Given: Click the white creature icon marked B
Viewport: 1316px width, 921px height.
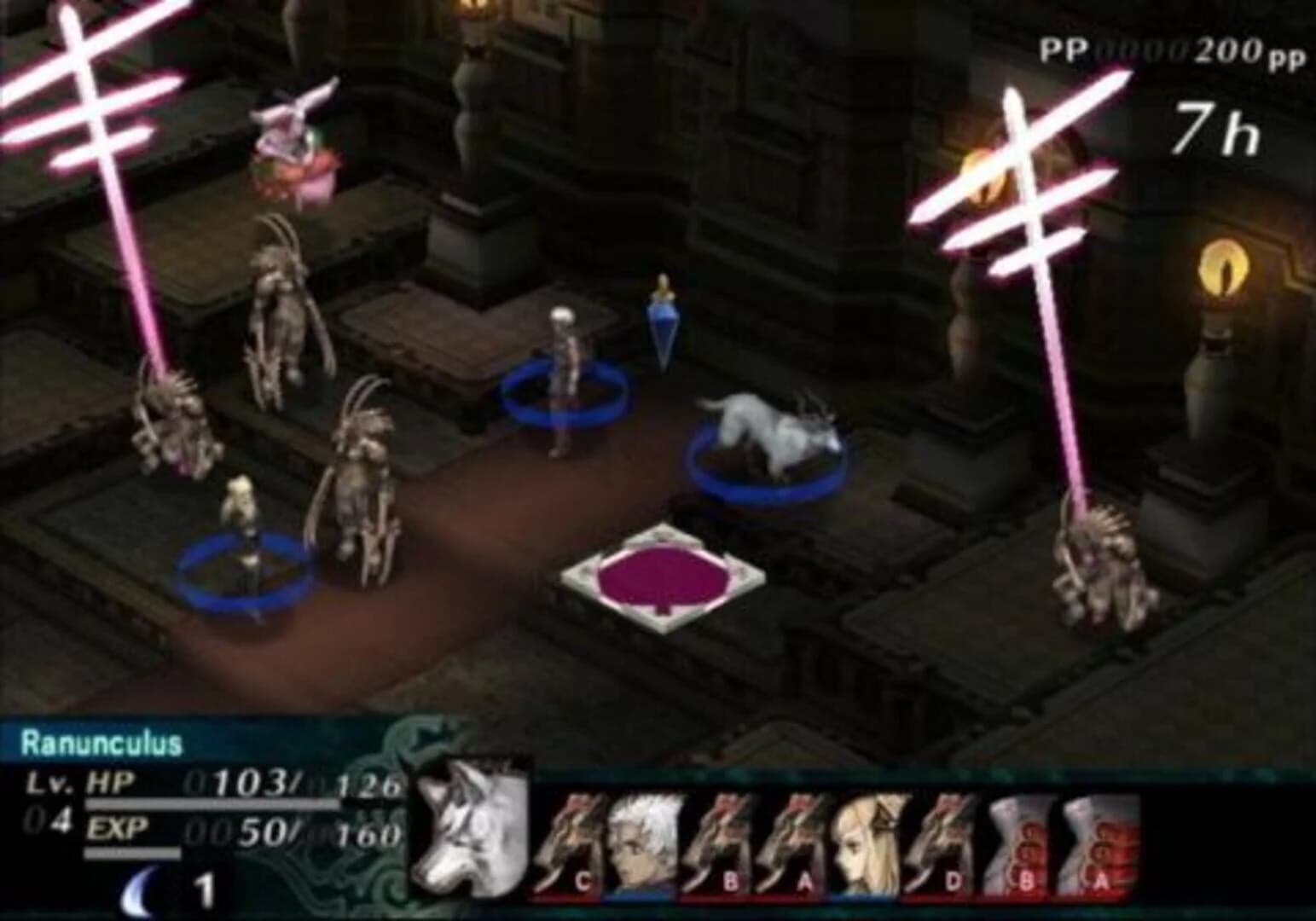Looking at the screenshot, I should (x=1021, y=840).
